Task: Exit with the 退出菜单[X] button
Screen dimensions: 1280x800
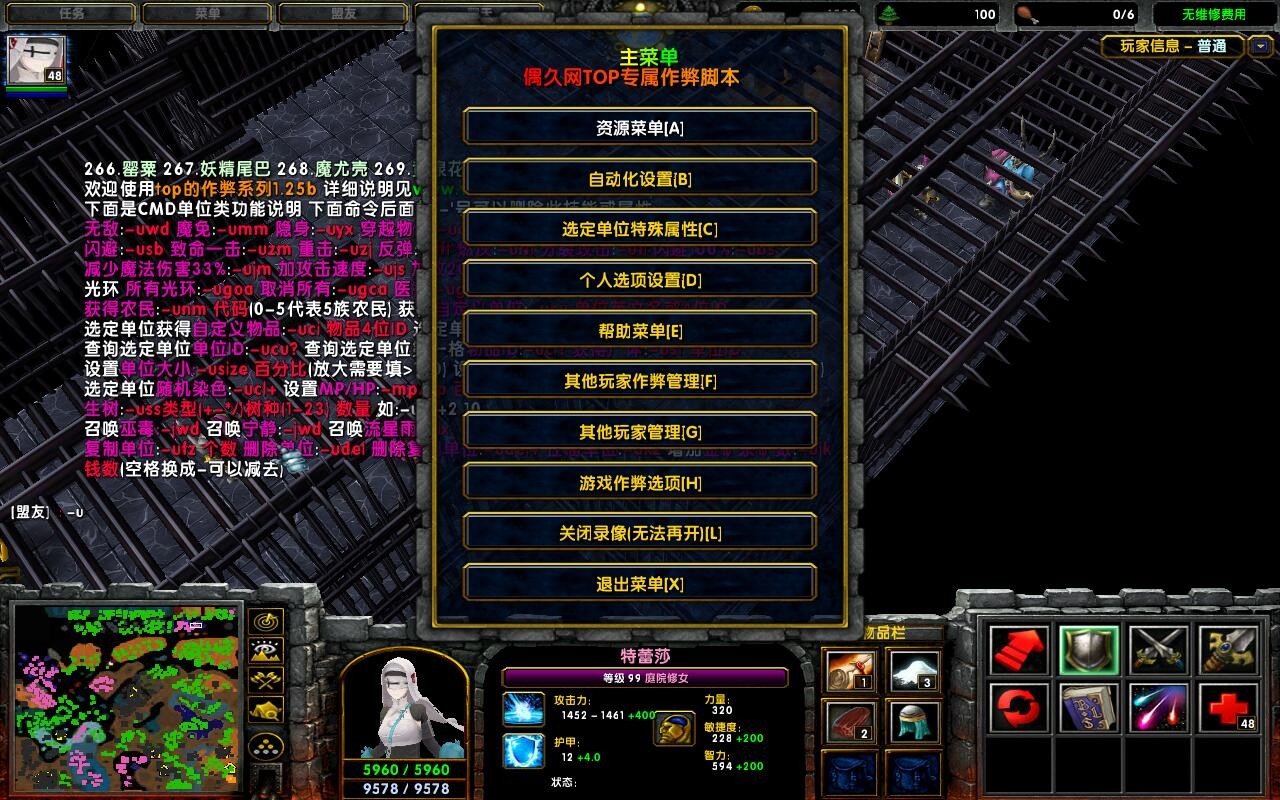Action: 640,584
